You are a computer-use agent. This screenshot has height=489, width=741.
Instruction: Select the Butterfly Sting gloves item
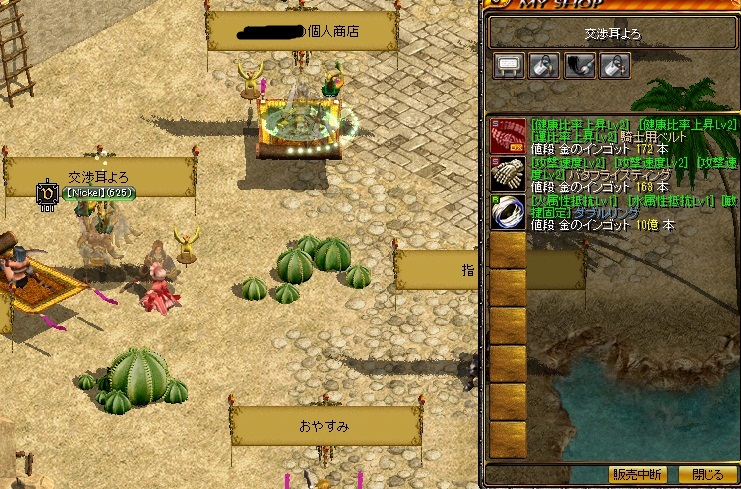point(507,173)
